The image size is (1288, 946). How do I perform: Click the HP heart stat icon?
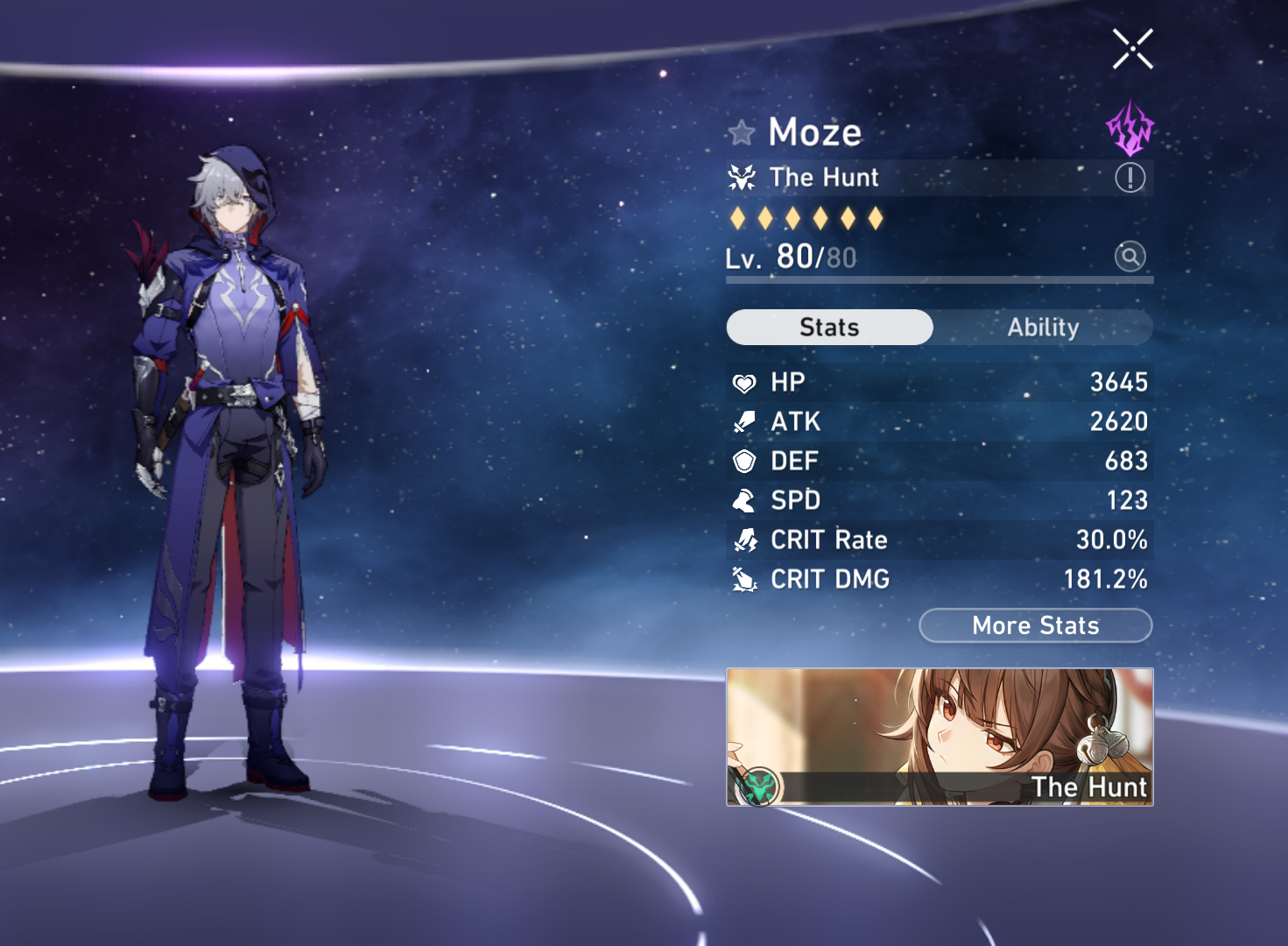pos(743,382)
